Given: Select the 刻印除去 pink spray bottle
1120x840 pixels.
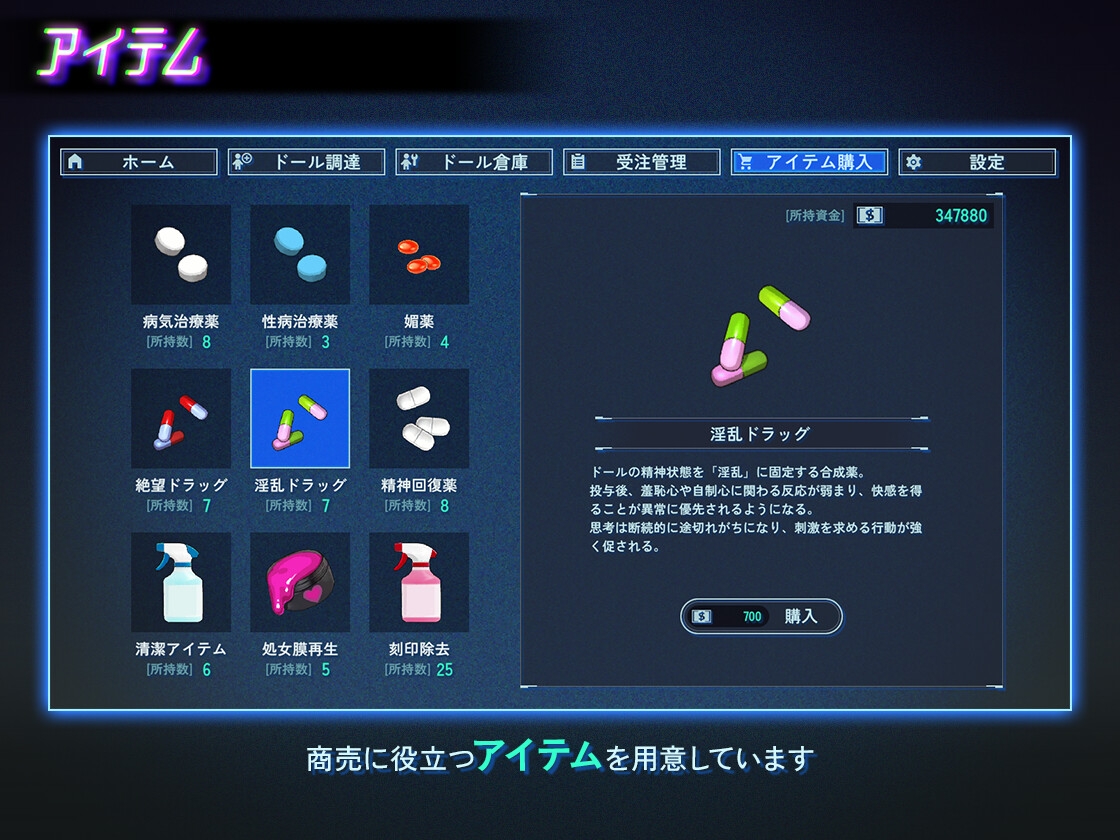Looking at the screenshot, I should [x=419, y=582].
